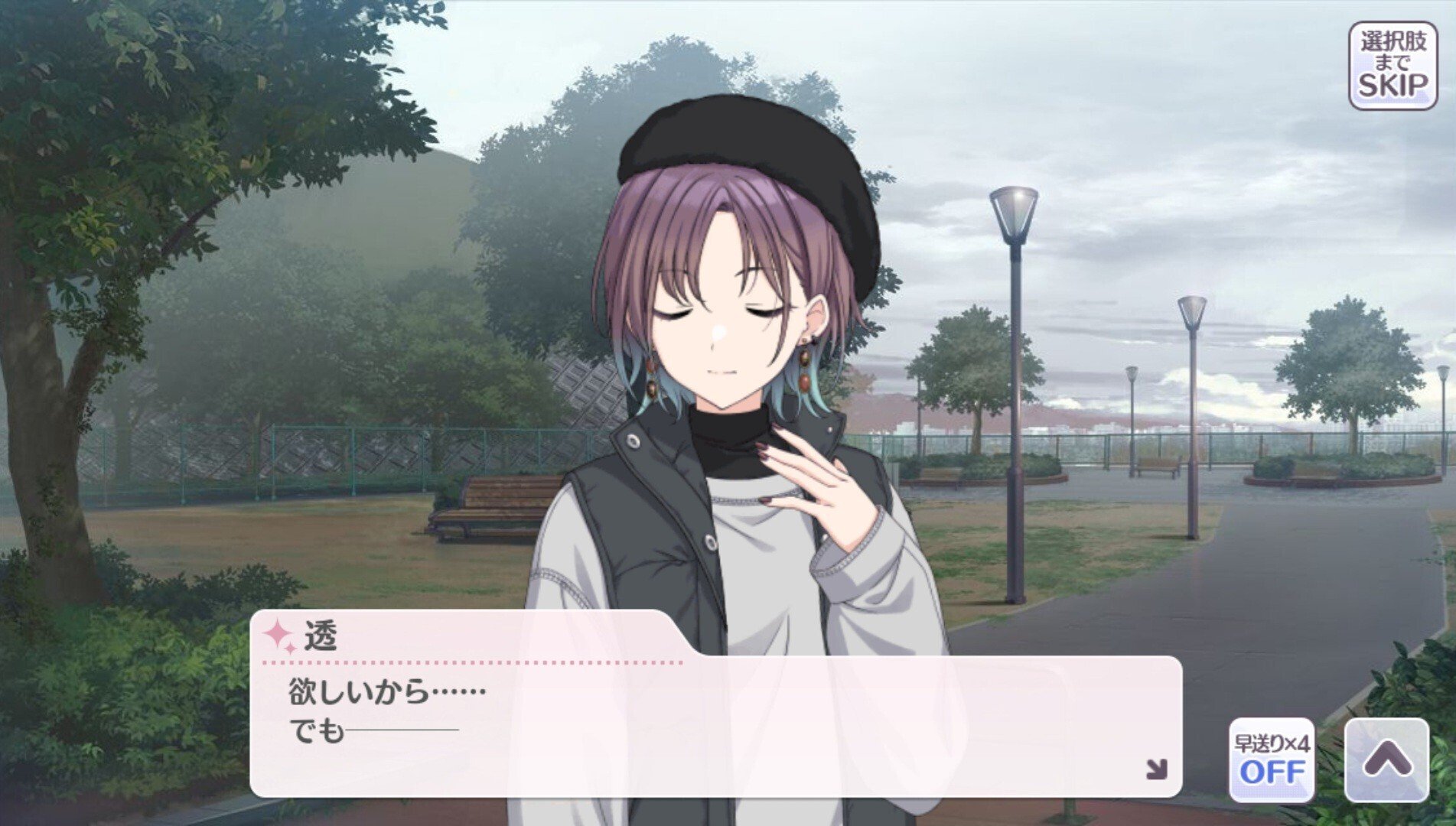Expand the menu with the up-arrow button

coord(1386,759)
